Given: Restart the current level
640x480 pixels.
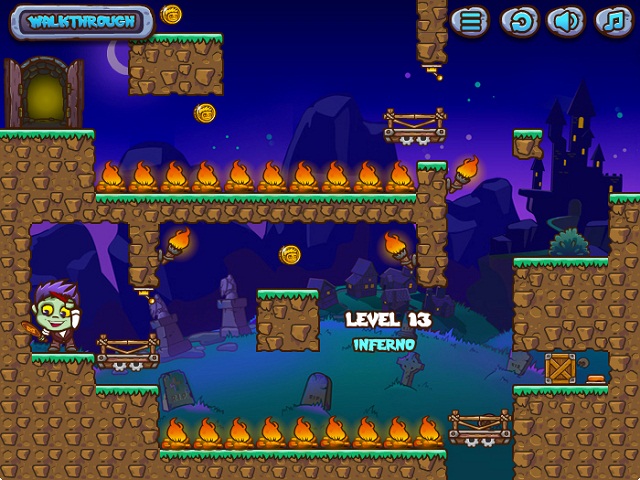Looking at the screenshot, I should pyautogui.click(x=519, y=20).
